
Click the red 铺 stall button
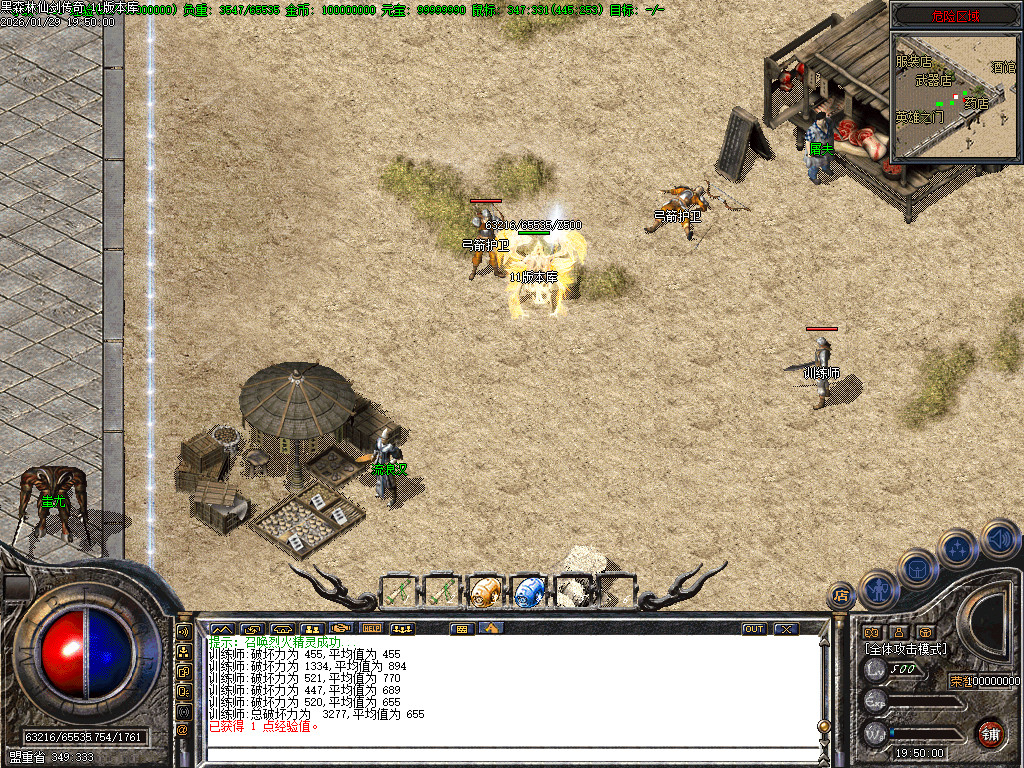coord(990,733)
